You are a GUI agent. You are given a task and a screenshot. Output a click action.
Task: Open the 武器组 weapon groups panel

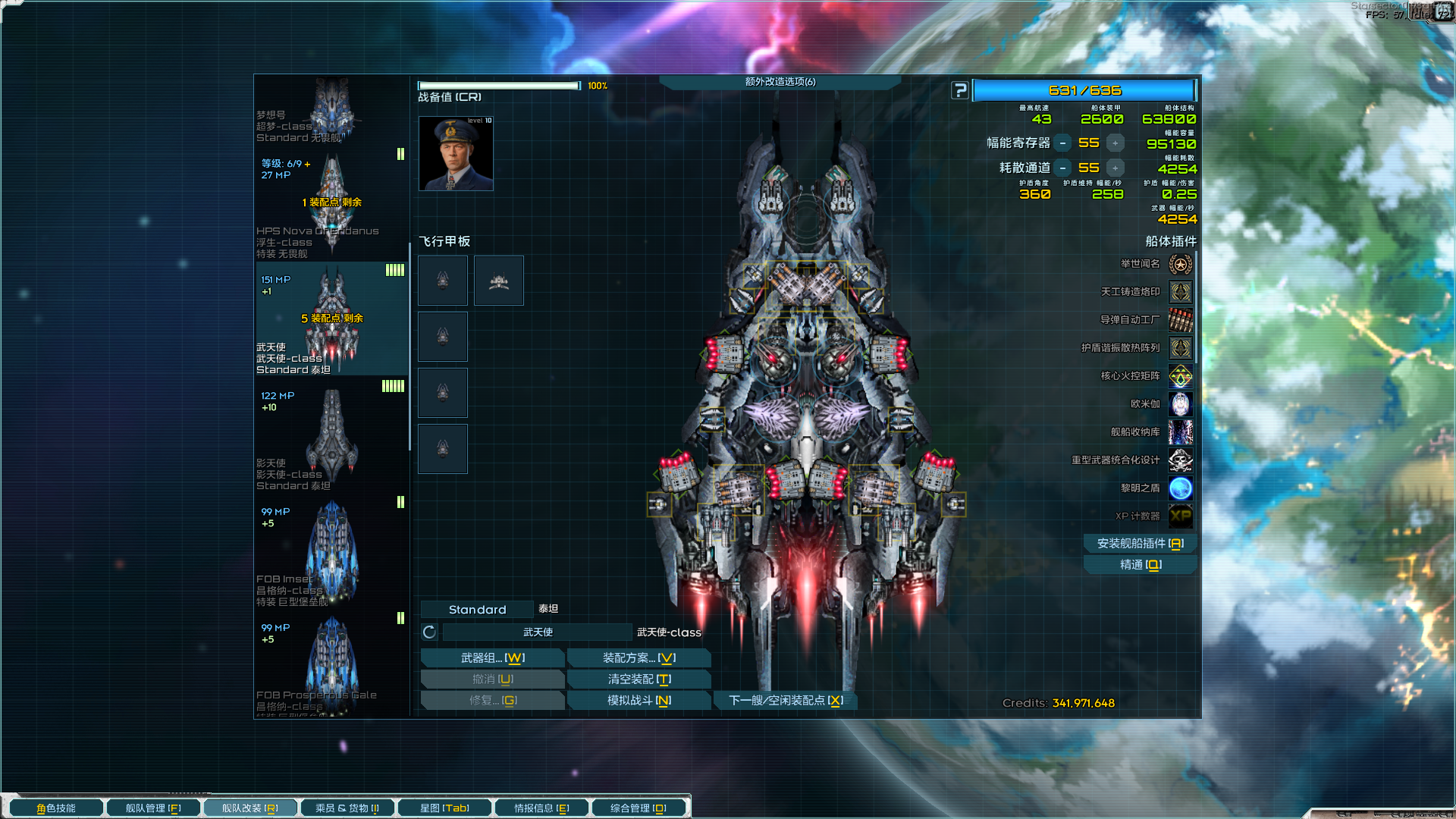pos(492,658)
